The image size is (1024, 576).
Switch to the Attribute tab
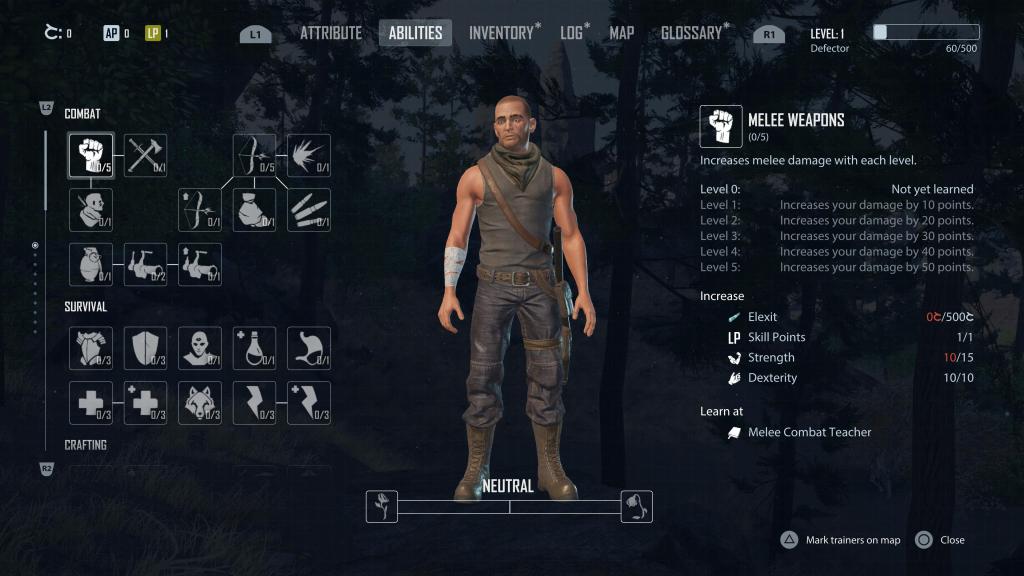[330, 33]
